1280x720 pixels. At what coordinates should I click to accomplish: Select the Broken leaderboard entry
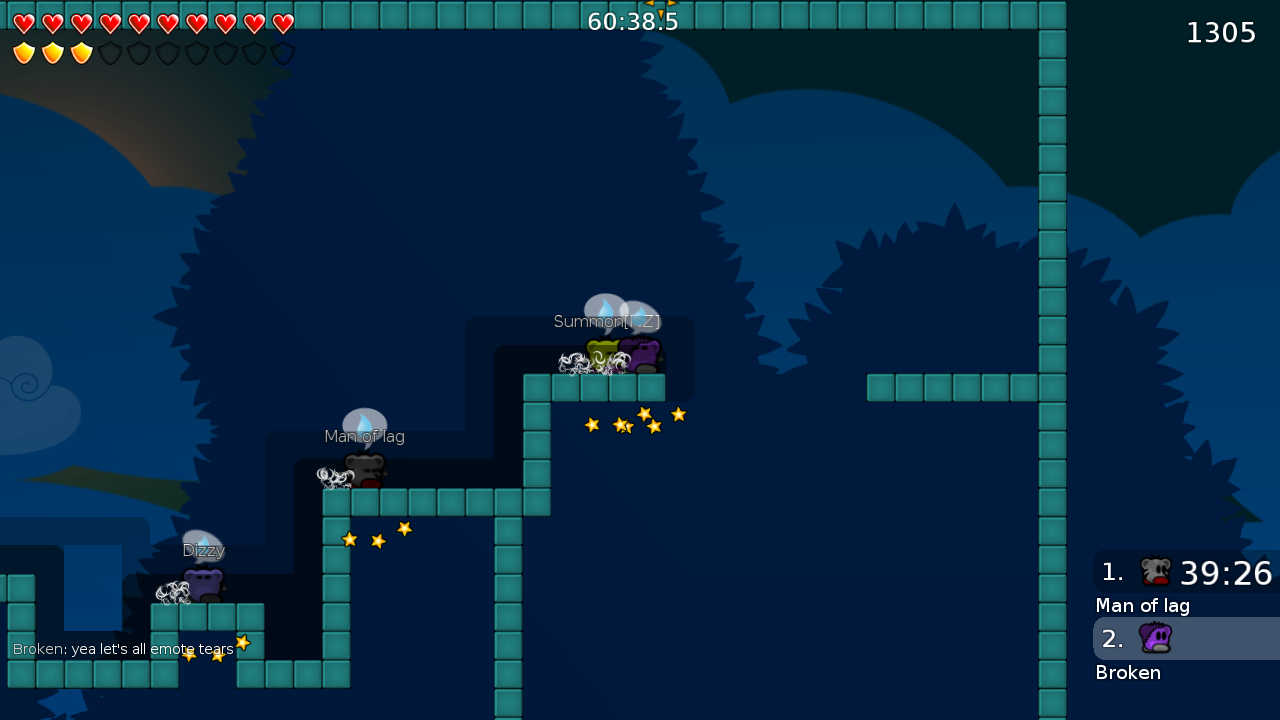pyautogui.click(x=1128, y=672)
